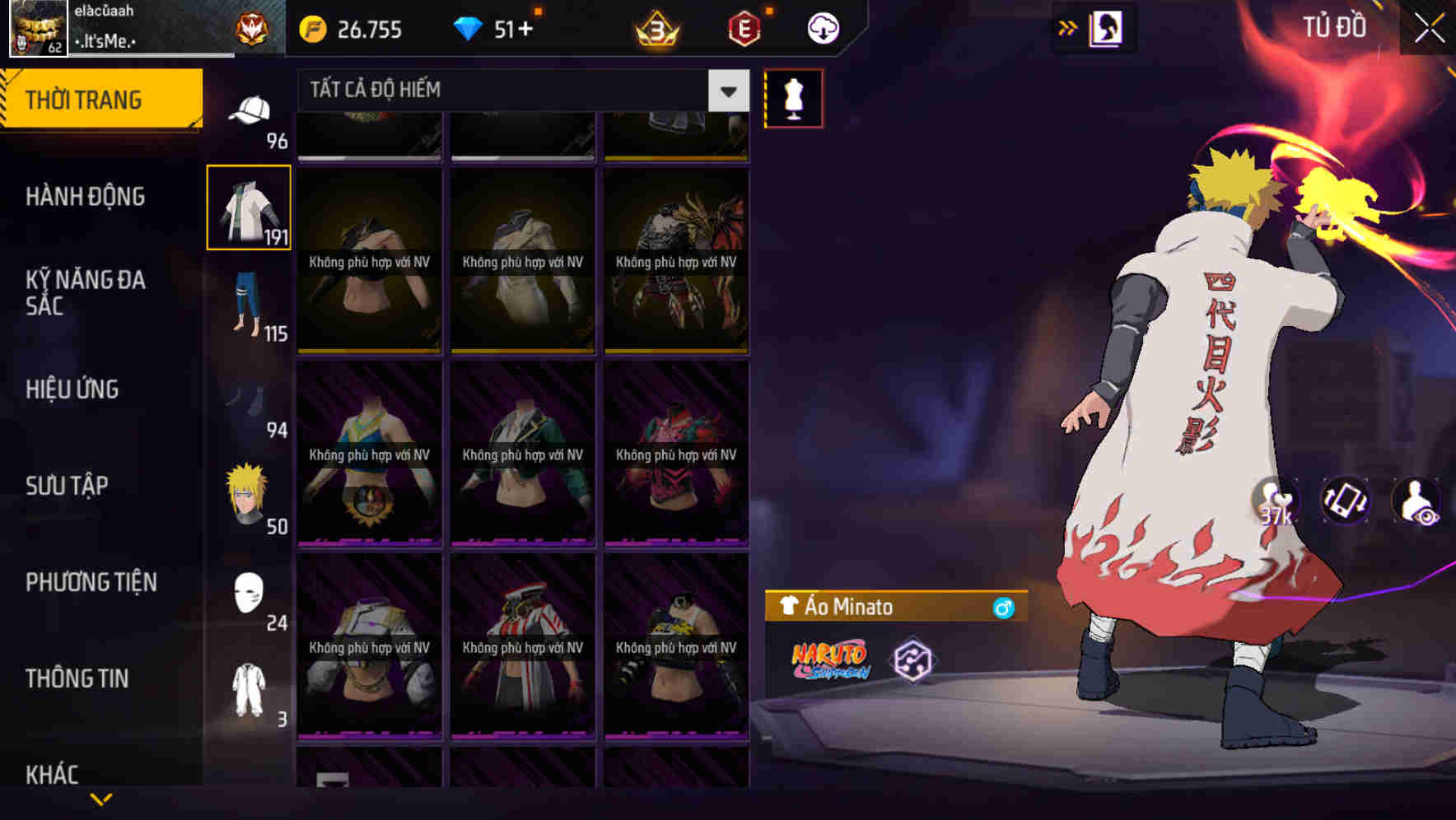The height and width of the screenshot is (820, 1456).
Task: Open the Minato hairstyle category icon
Action: tap(247, 490)
